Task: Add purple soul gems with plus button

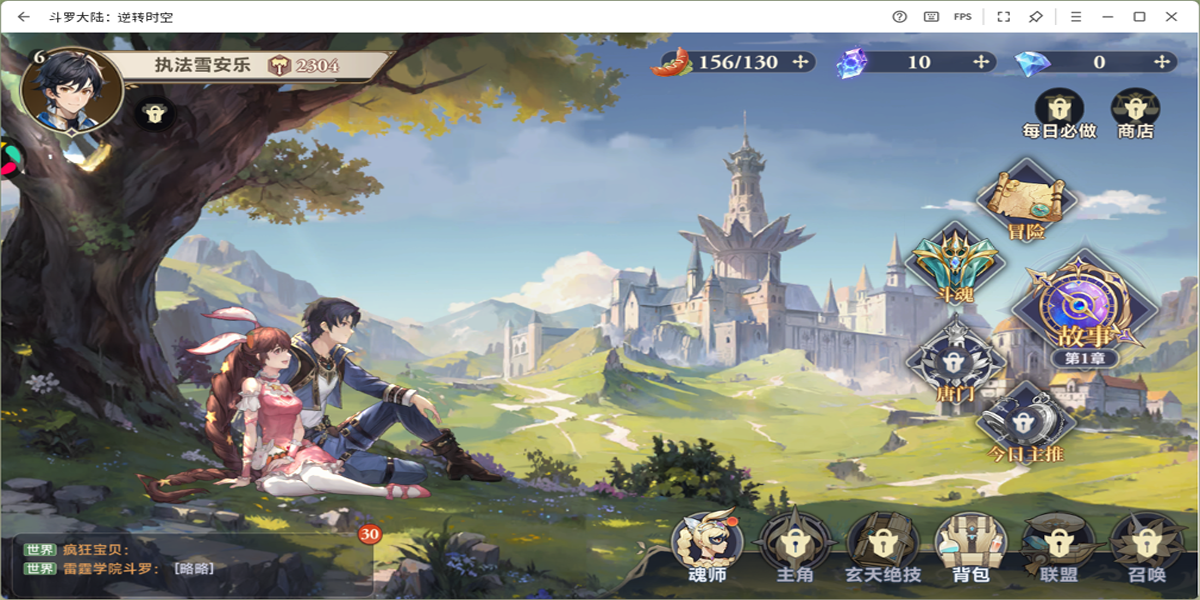Action: 982,62
